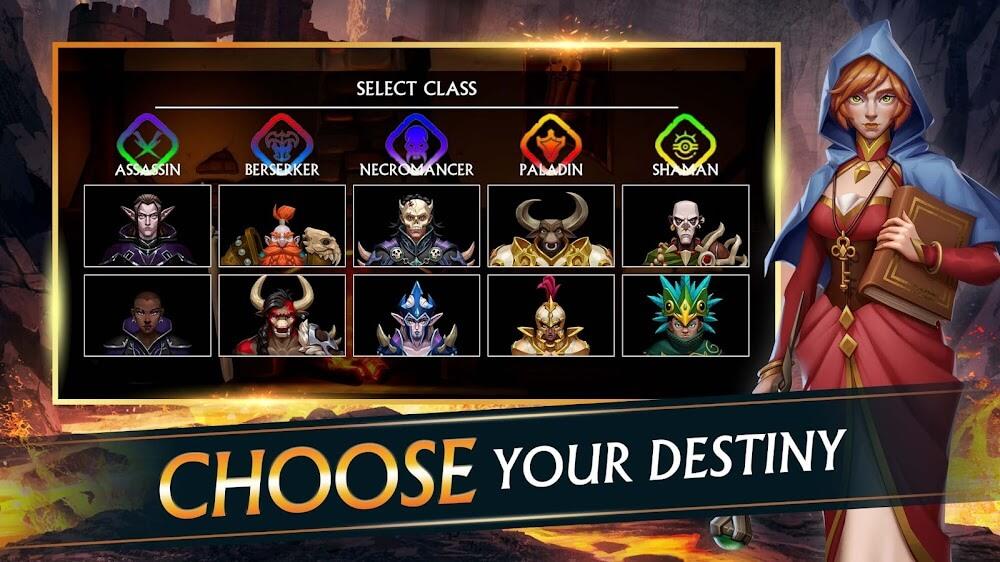The width and height of the screenshot is (1000, 562).
Task: Choose the skull-faced necromancer portrait
Action: click(x=416, y=225)
